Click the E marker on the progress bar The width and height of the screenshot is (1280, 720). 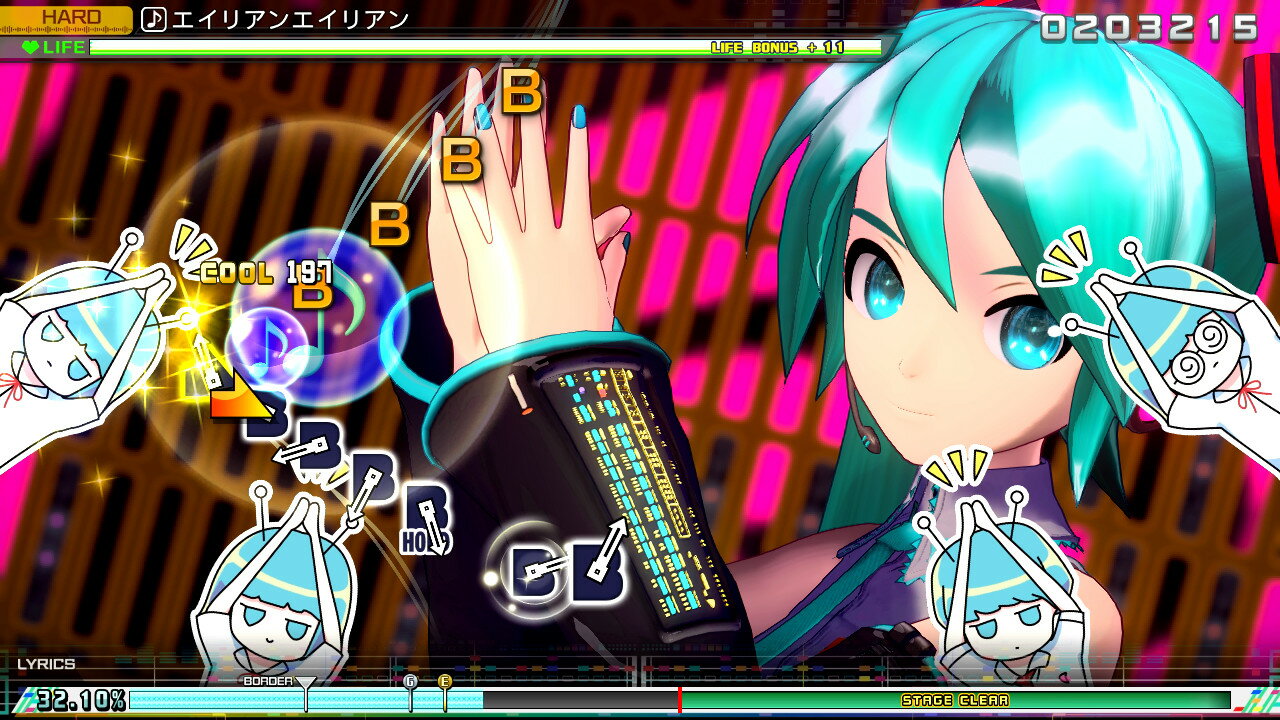[444, 680]
